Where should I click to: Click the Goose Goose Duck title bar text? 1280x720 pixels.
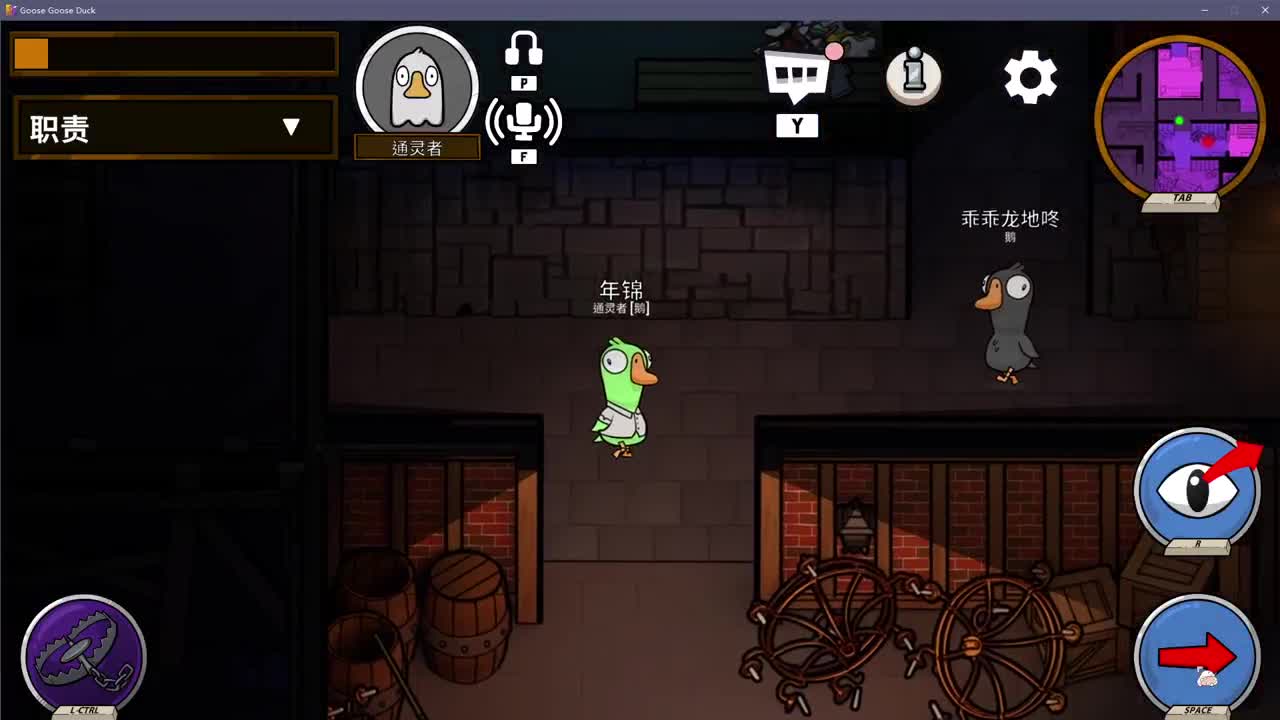(x=55, y=10)
